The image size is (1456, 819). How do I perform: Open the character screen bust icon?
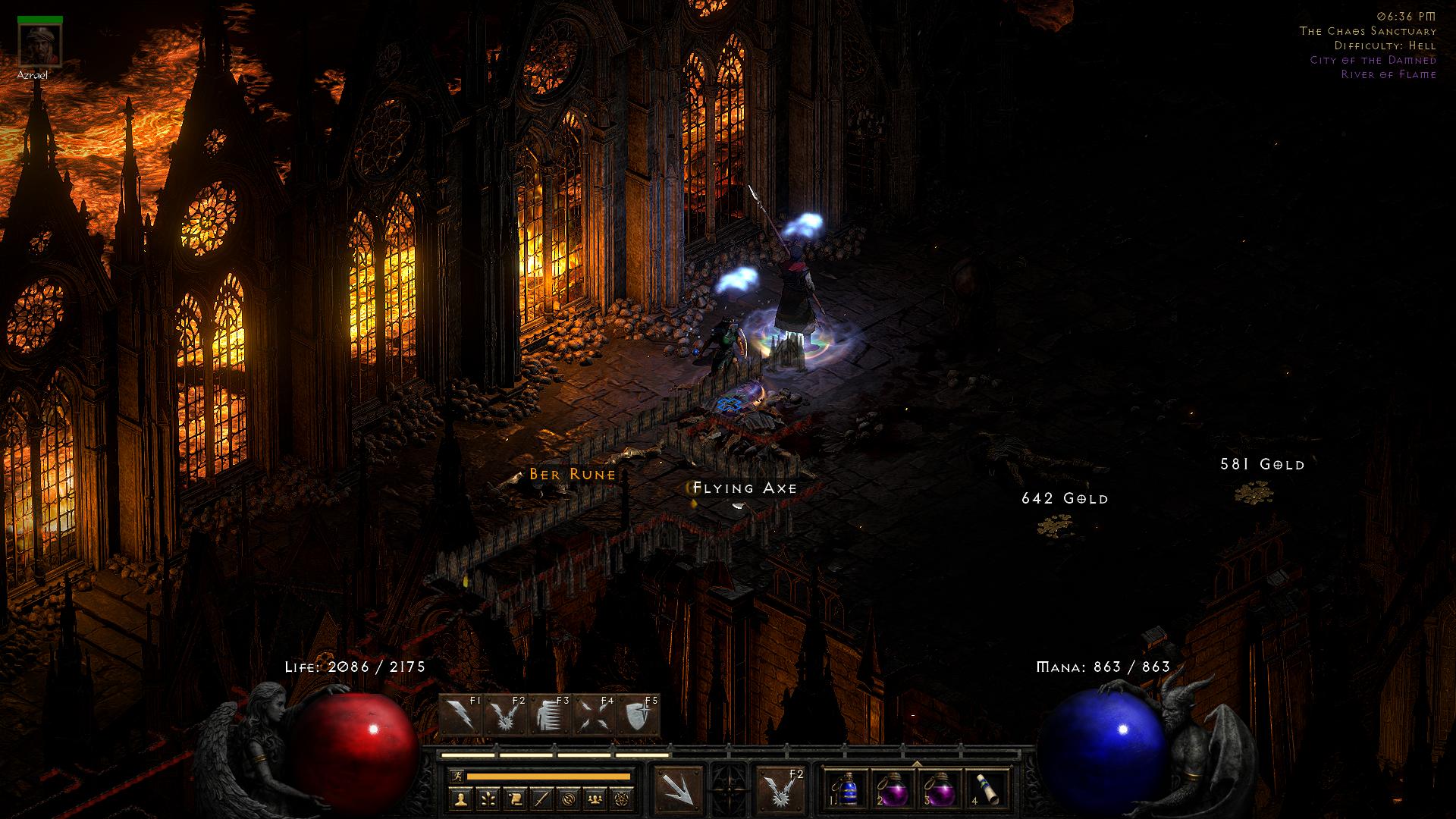pos(460,799)
